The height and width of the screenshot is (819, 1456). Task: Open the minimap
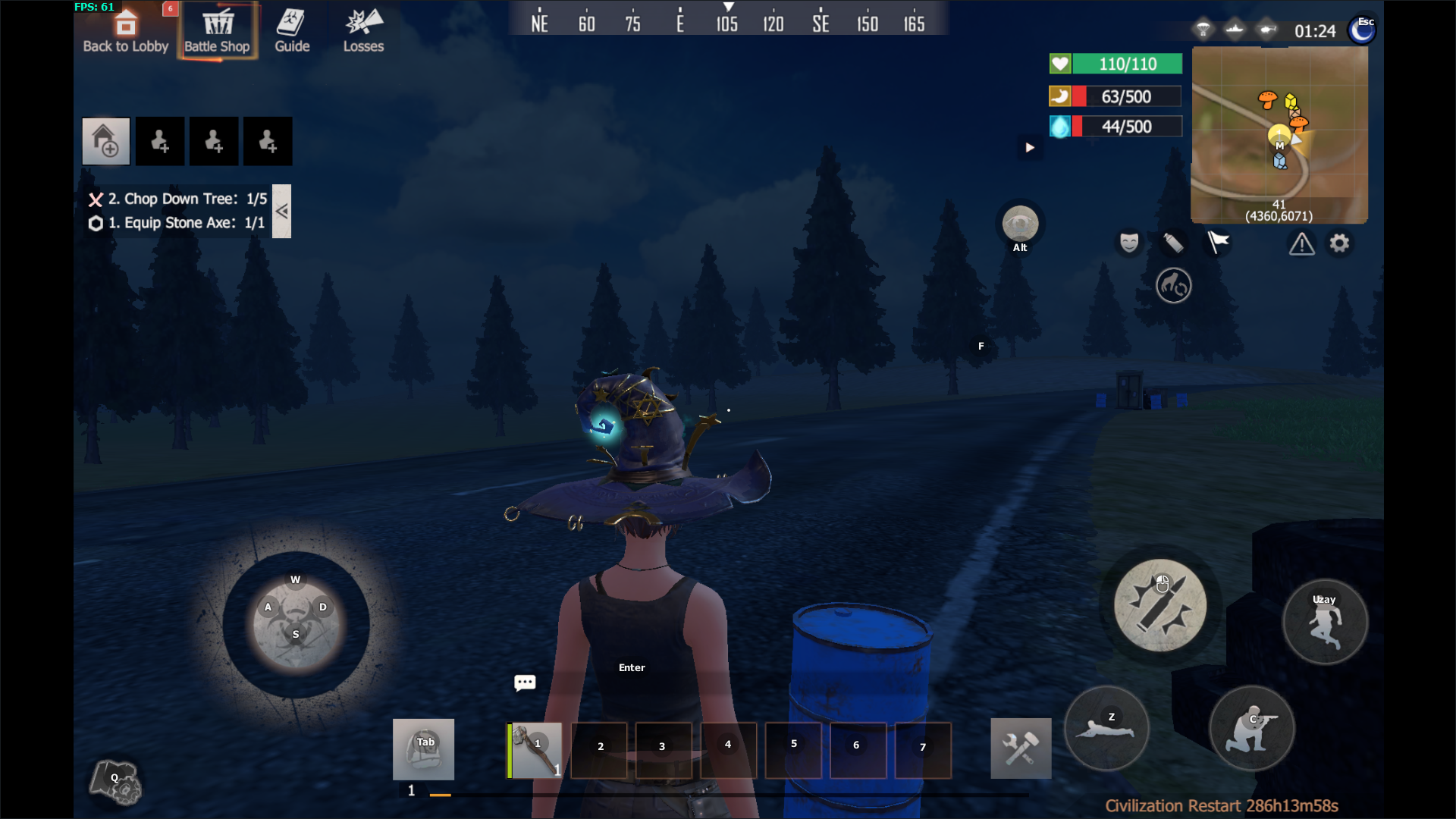coord(1279,134)
